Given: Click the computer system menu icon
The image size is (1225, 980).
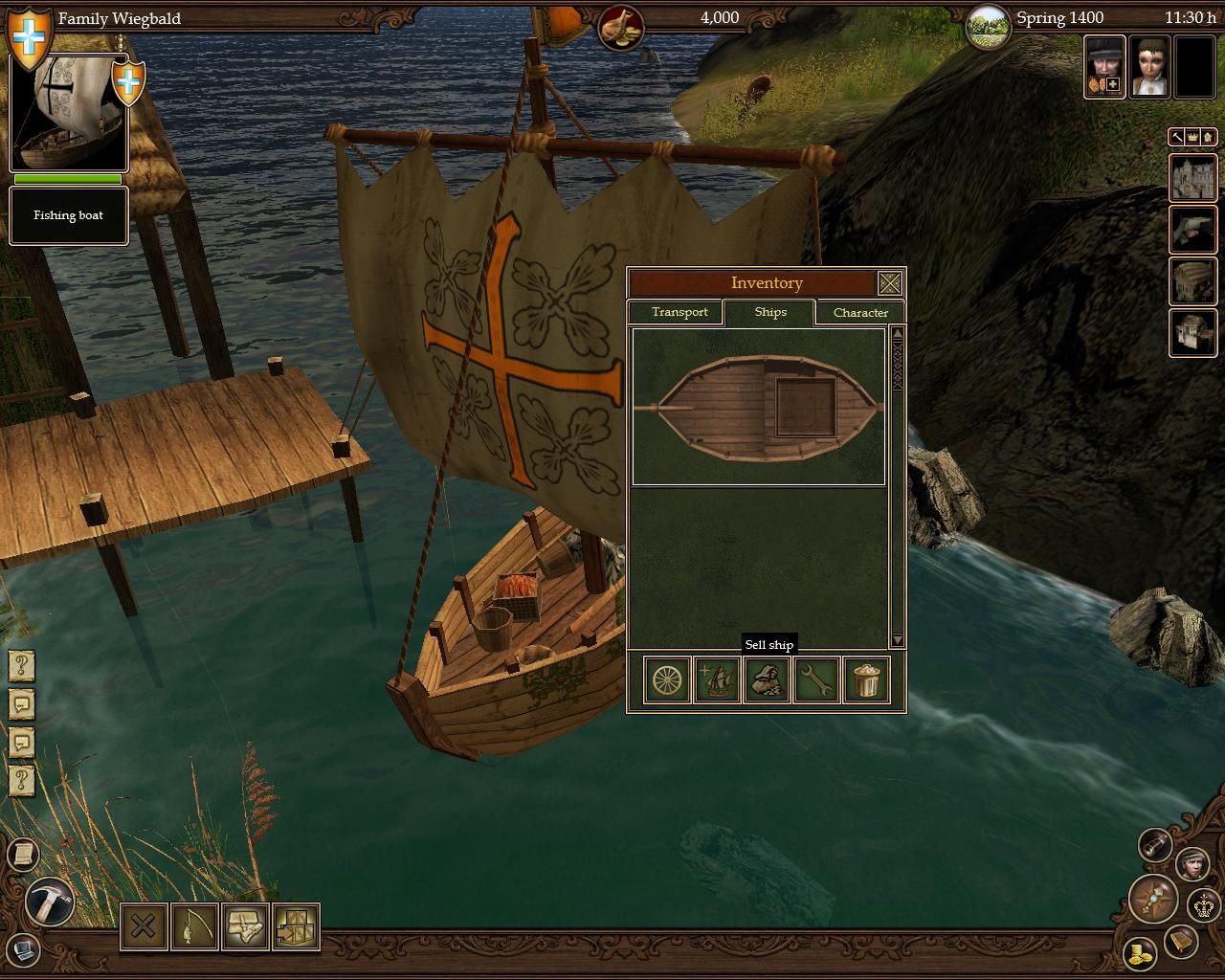Looking at the screenshot, I should tap(23, 950).
